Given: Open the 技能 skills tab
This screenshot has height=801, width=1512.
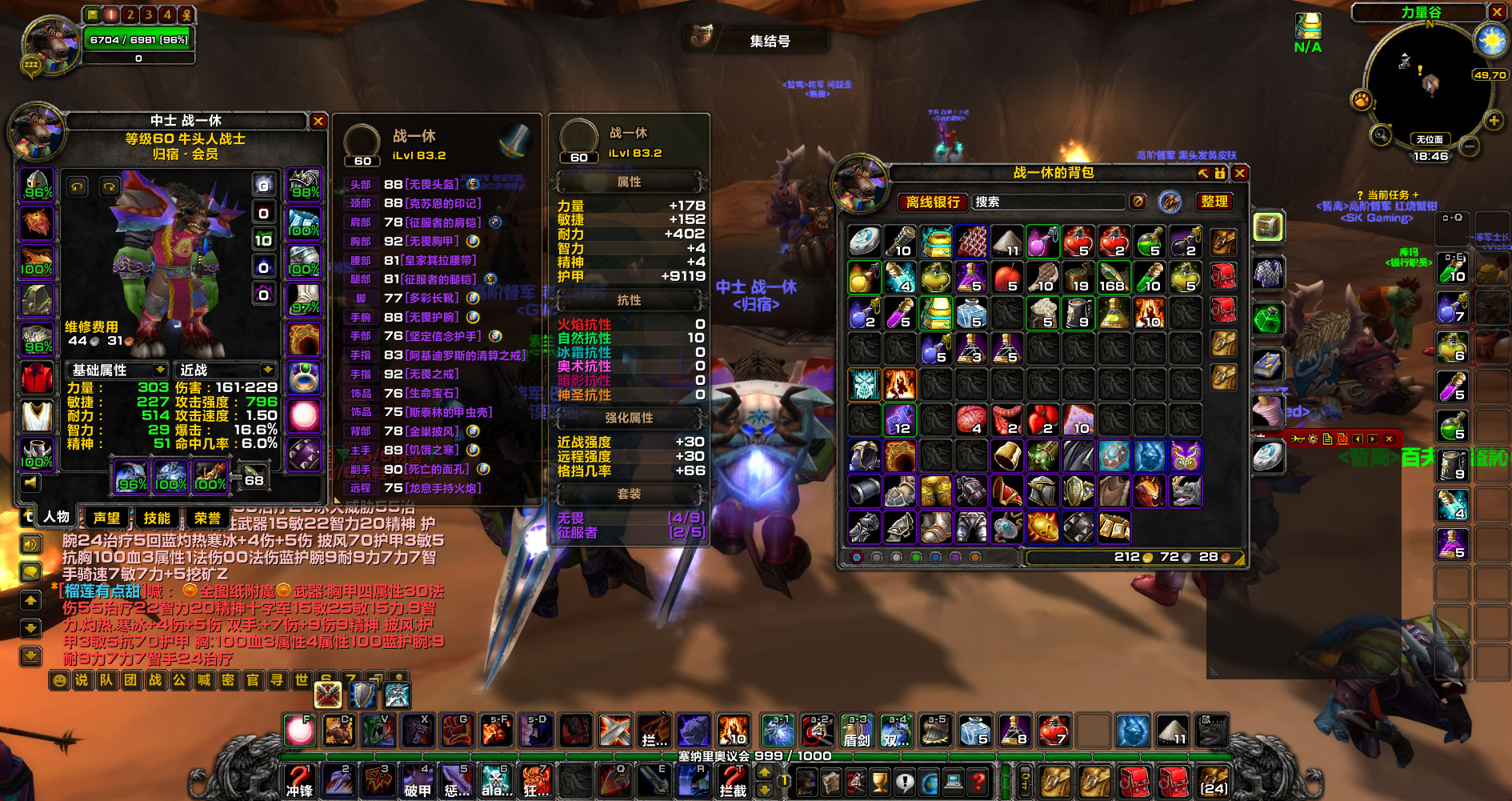Looking at the screenshot, I should [157, 518].
